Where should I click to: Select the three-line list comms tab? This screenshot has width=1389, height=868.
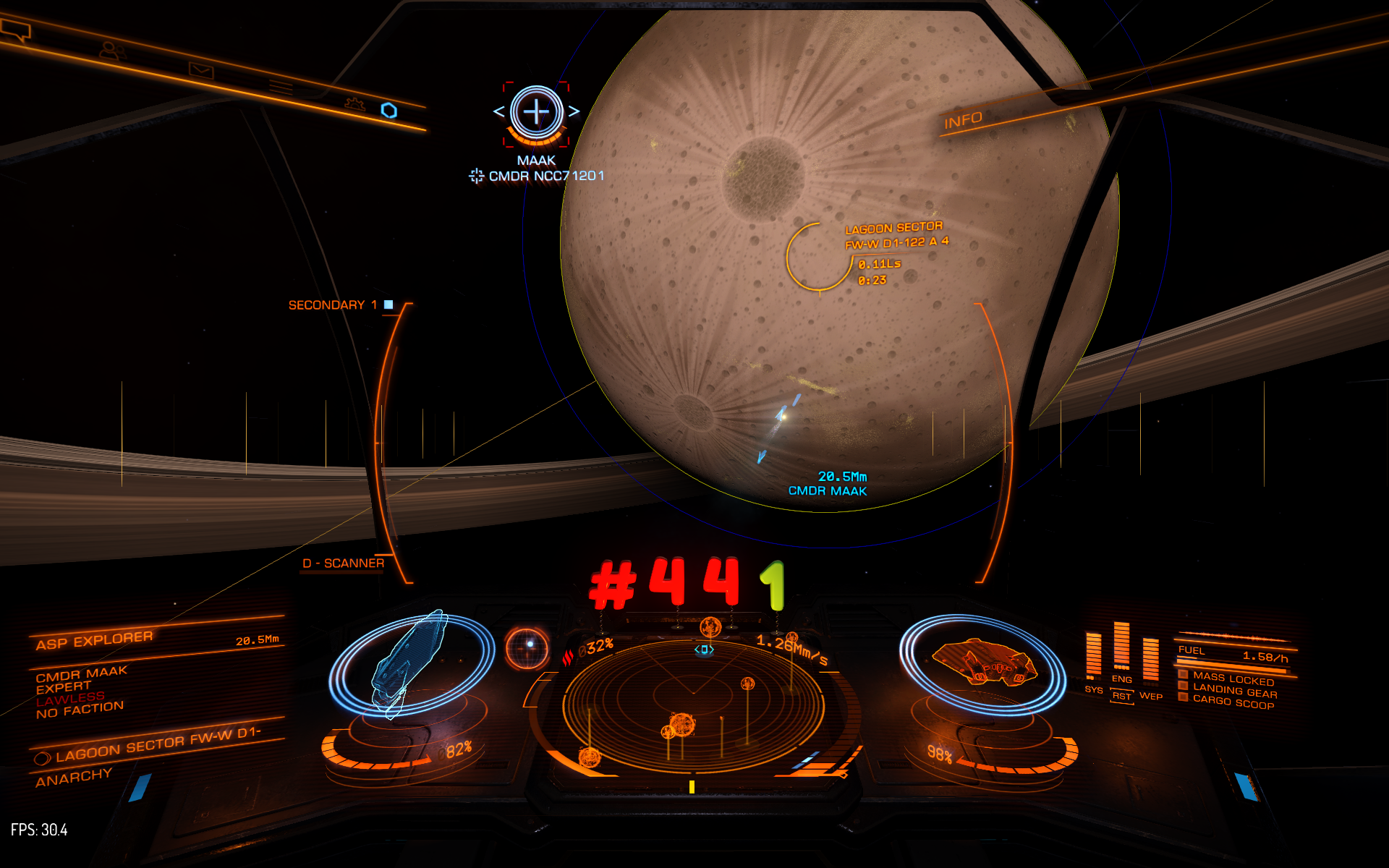click(281, 88)
